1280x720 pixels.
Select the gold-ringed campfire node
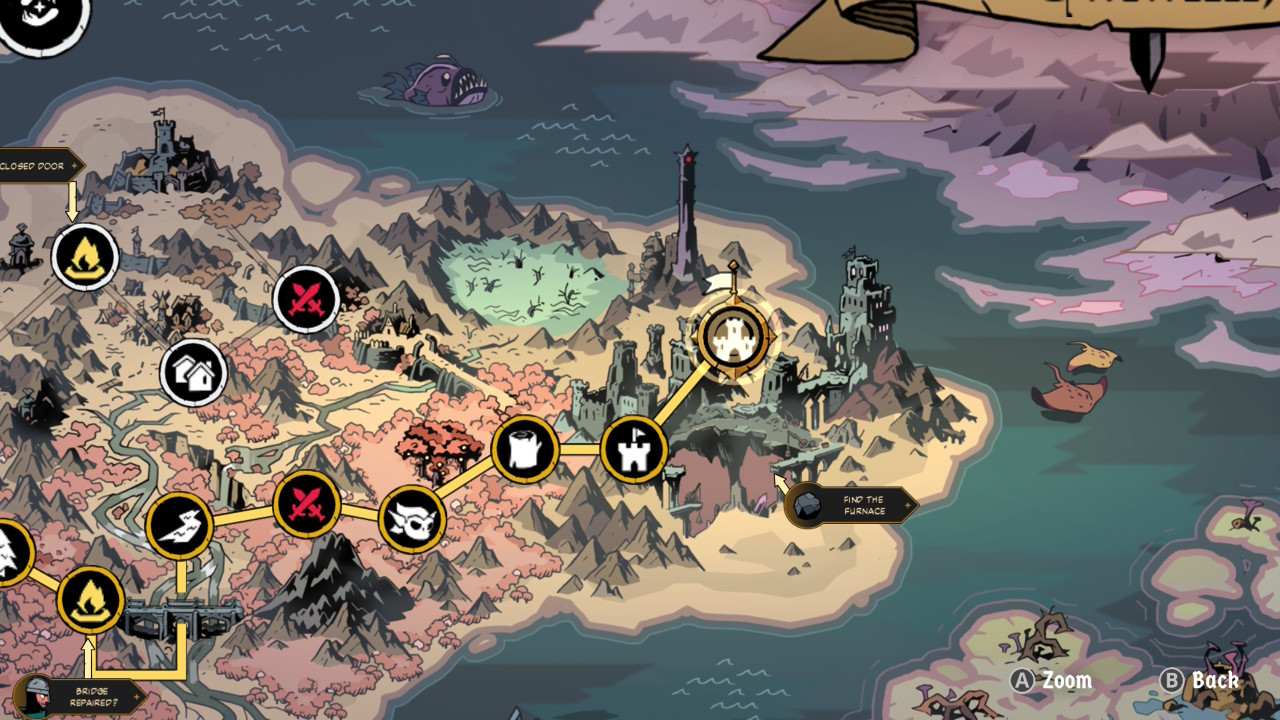90,601
